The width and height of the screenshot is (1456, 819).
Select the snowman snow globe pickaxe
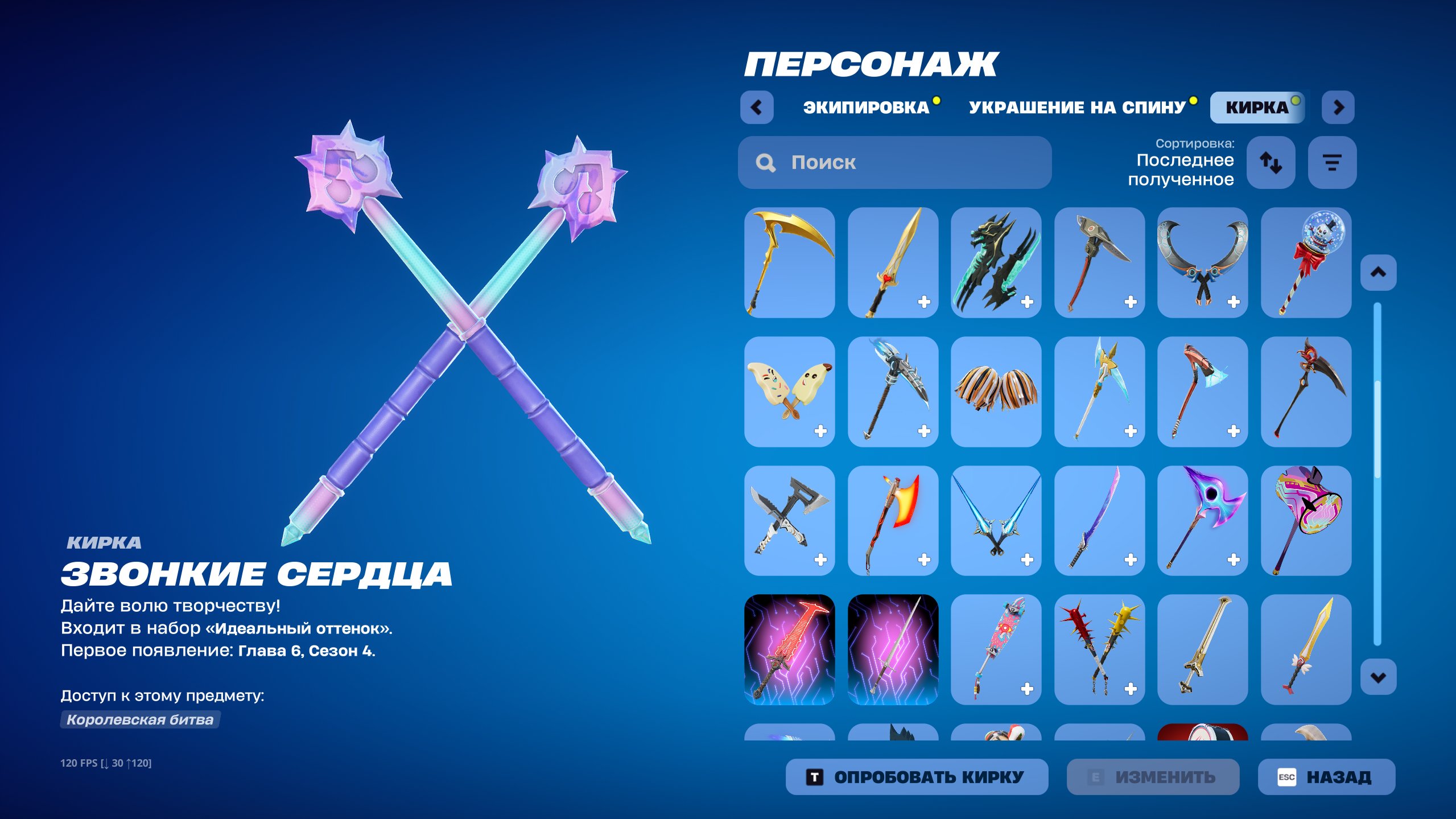pyautogui.click(x=1306, y=262)
